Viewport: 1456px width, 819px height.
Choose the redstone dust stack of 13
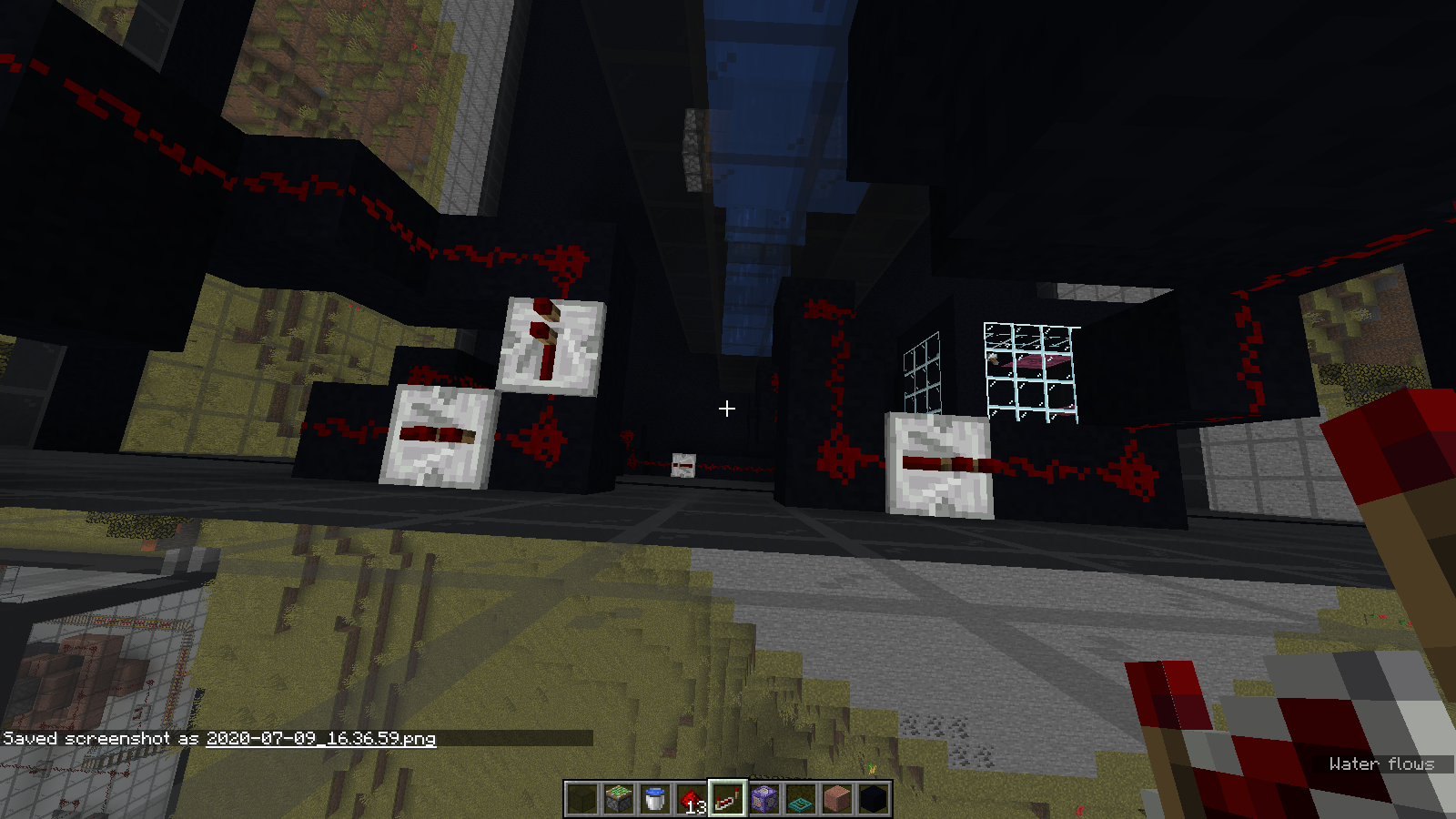coord(692,799)
